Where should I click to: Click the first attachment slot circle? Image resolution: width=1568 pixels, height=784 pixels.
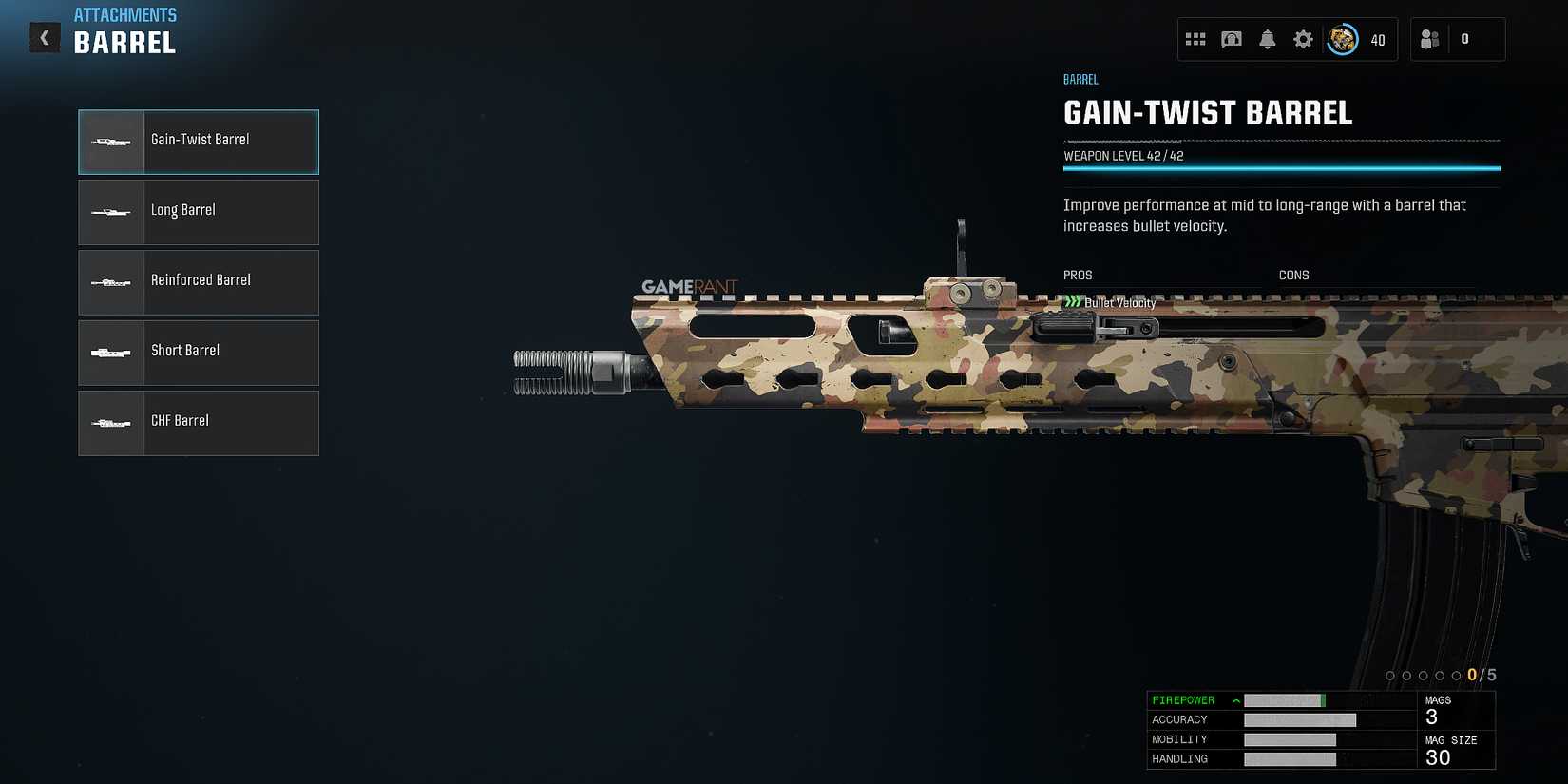point(1391,675)
